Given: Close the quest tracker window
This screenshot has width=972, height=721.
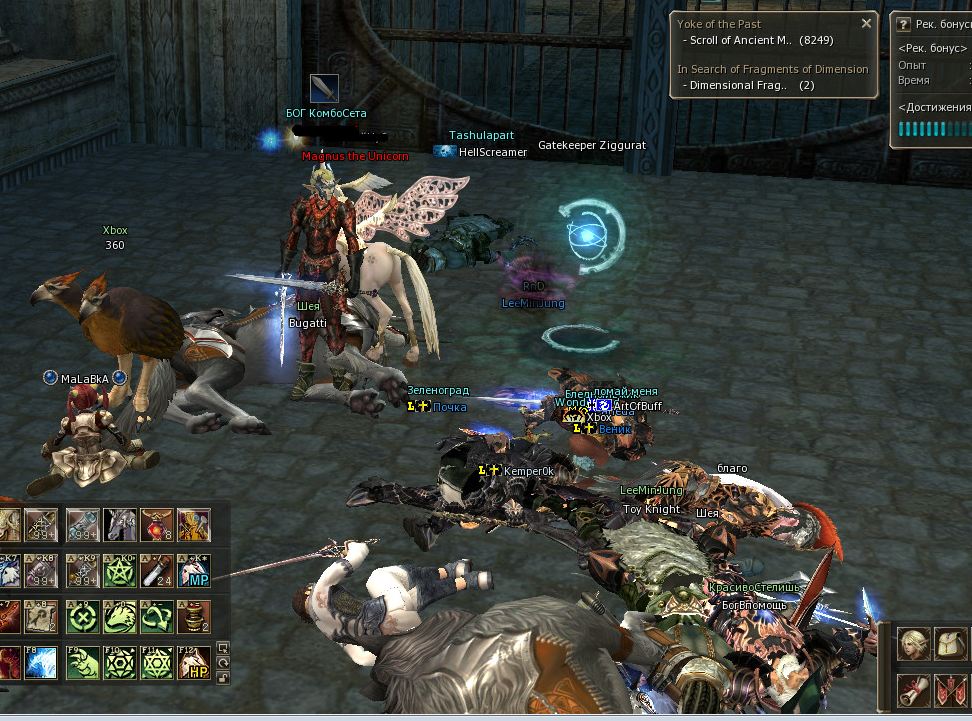Looking at the screenshot, I should pyautogui.click(x=867, y=23).
